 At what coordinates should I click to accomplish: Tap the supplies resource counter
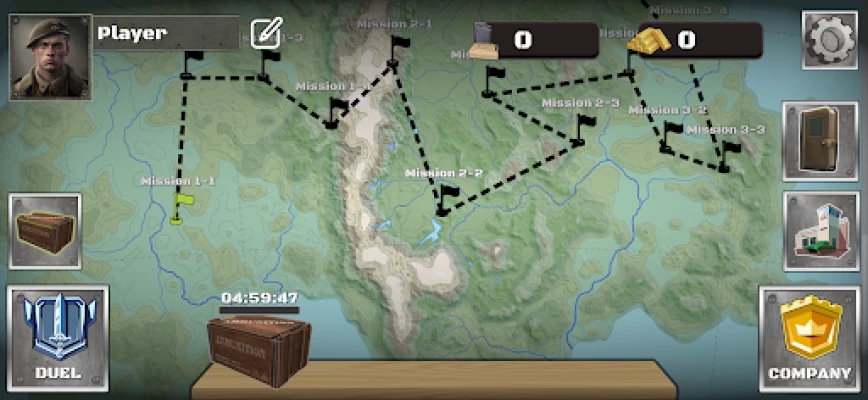click(536, 40)
